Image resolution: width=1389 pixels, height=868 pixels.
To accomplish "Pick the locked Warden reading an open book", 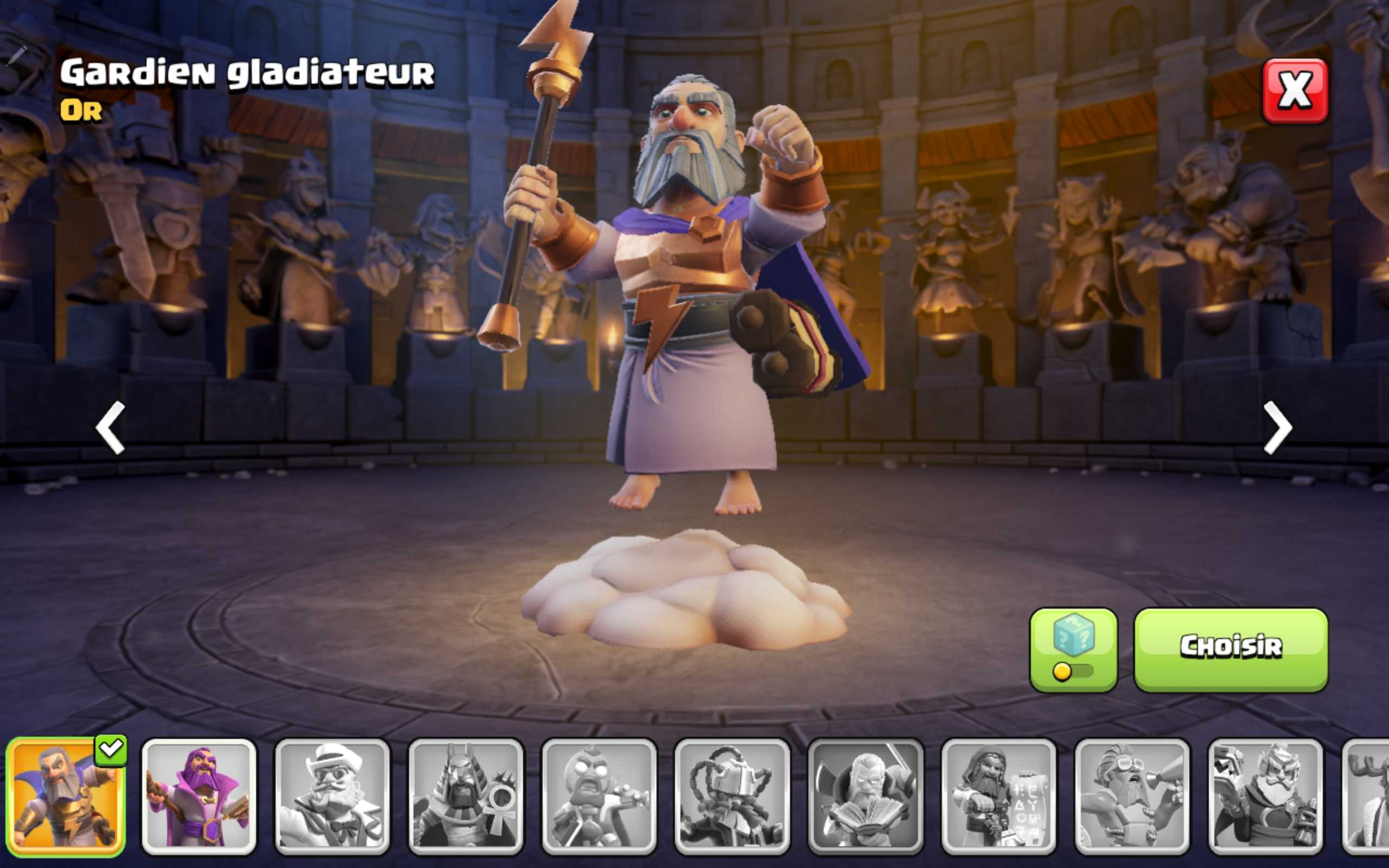I will tap(865, 796).
